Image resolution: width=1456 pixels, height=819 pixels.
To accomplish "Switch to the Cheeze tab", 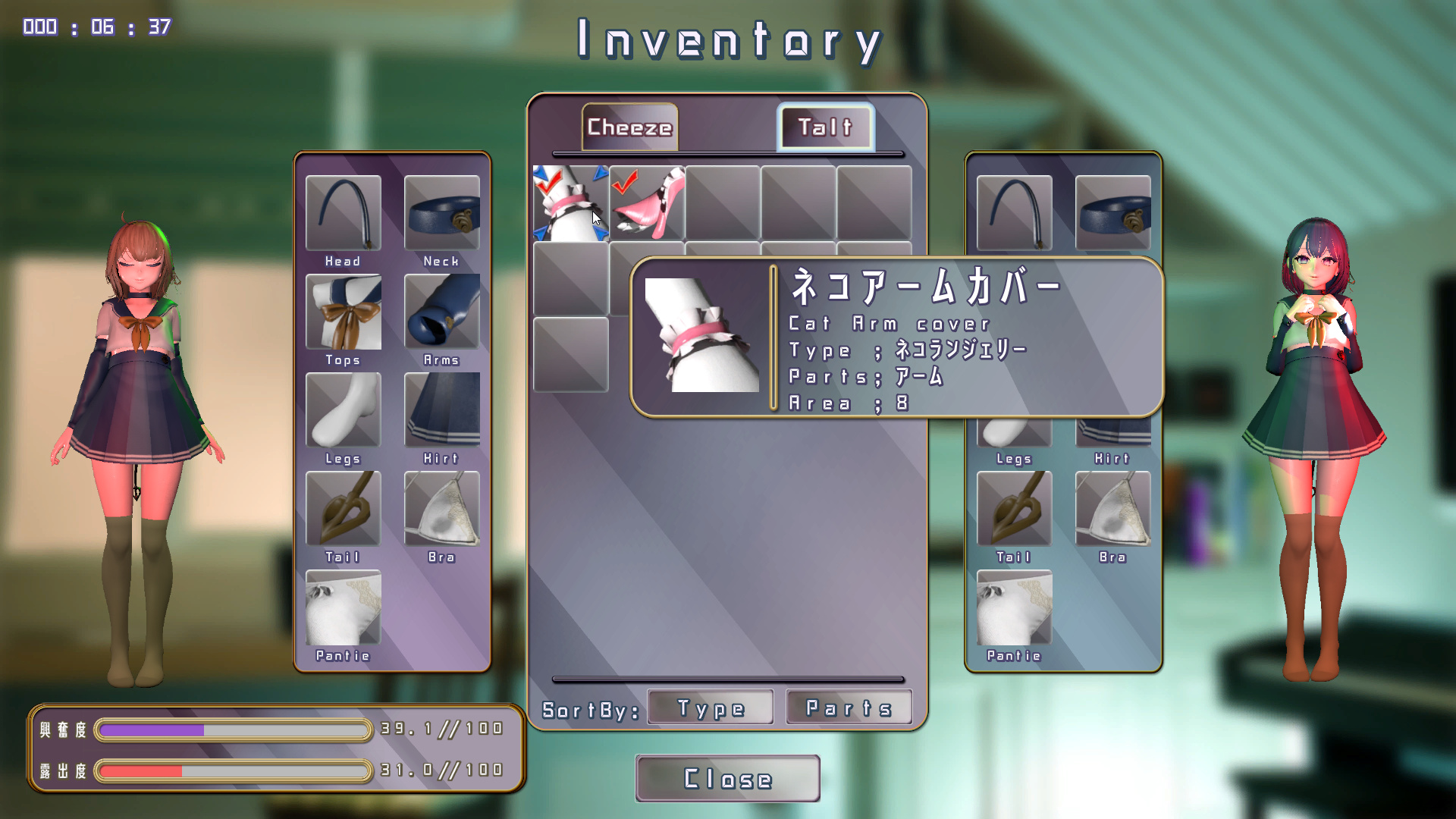I will click(x=629, y=127).
